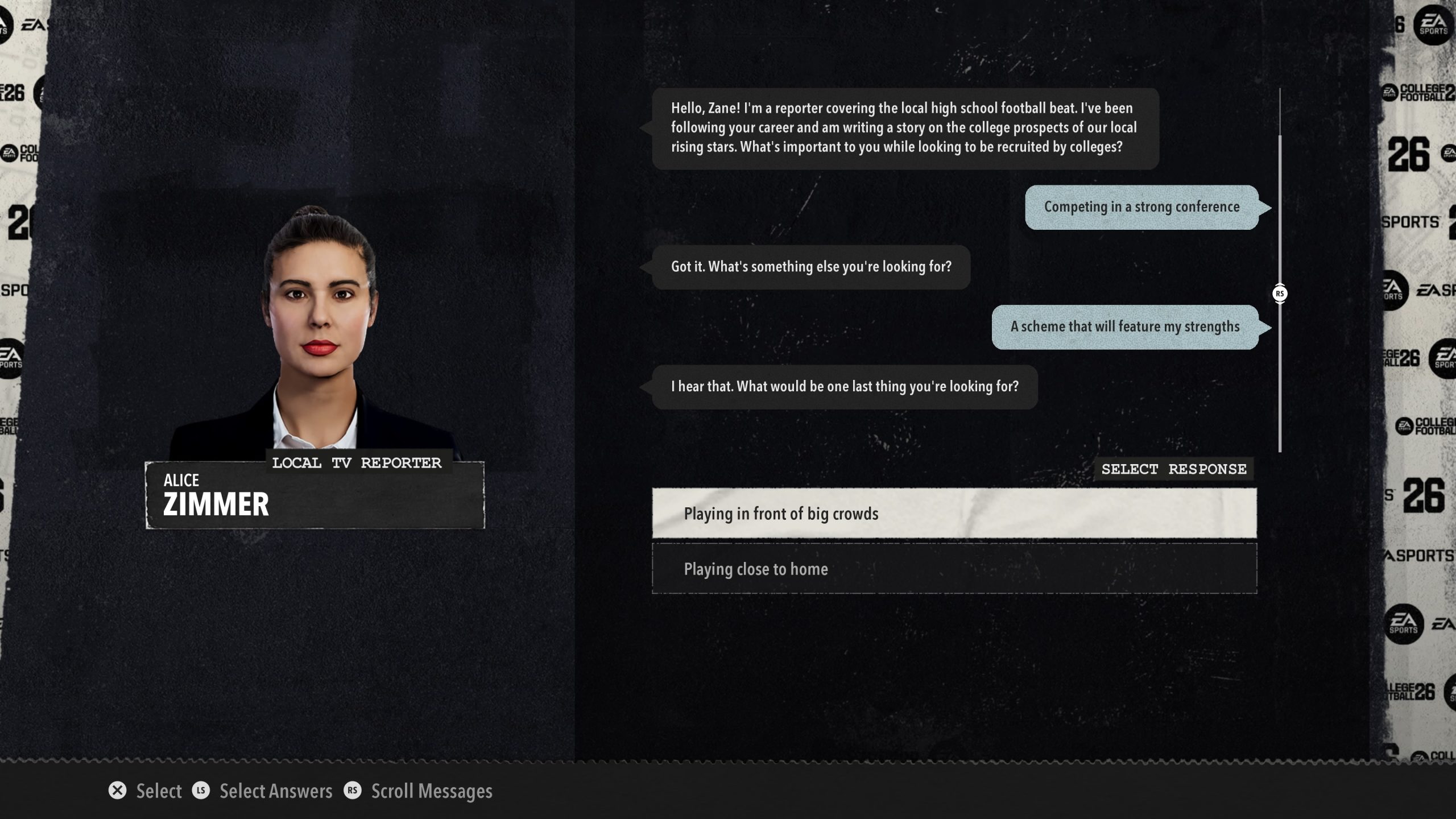Image resolution: width=1456 pixels, height=819 pixels.
Task: Choose "Playing in front of big crowds" response
Action: 954,513
